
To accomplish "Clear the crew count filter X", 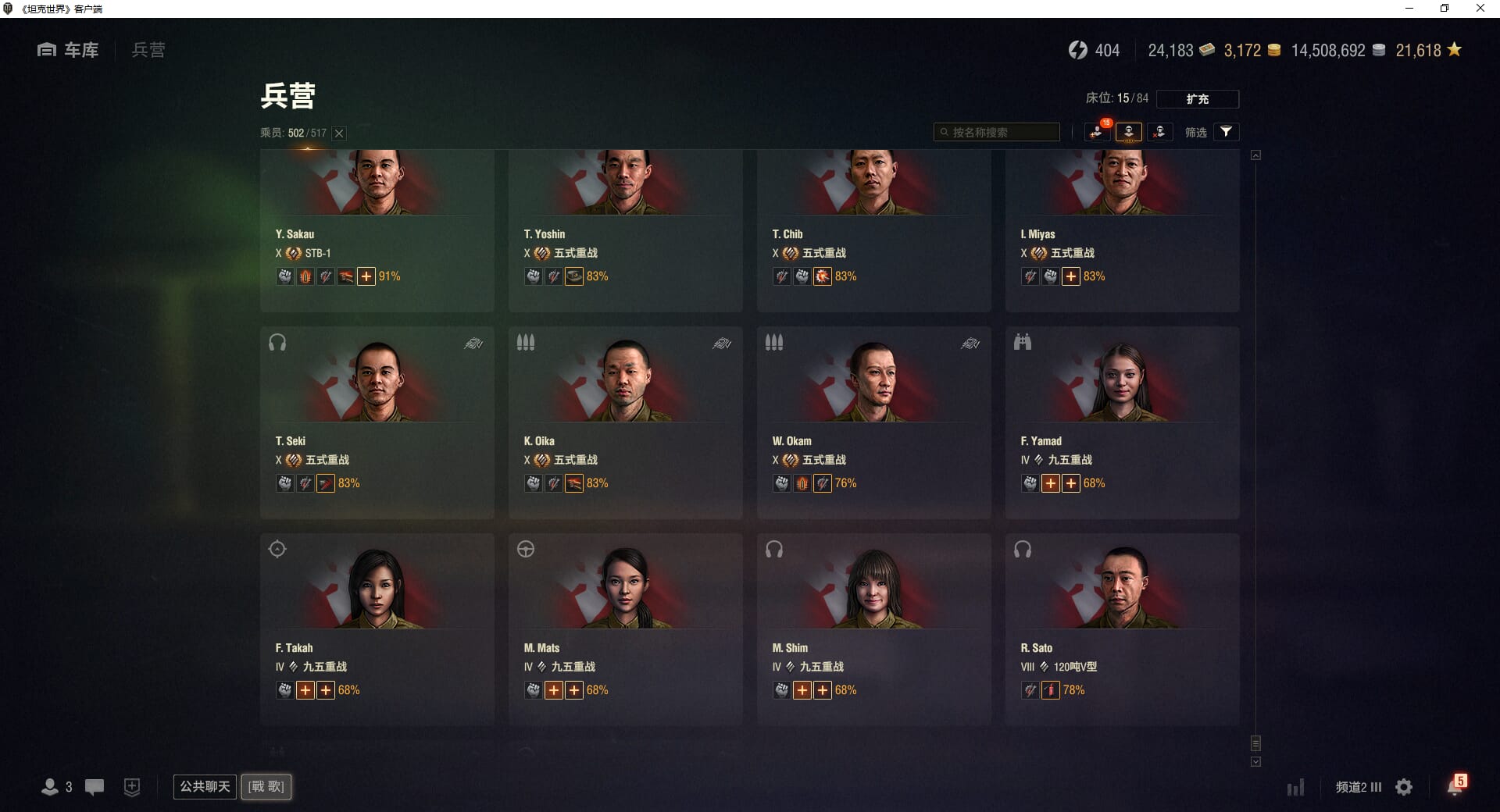I will [339, 134].
